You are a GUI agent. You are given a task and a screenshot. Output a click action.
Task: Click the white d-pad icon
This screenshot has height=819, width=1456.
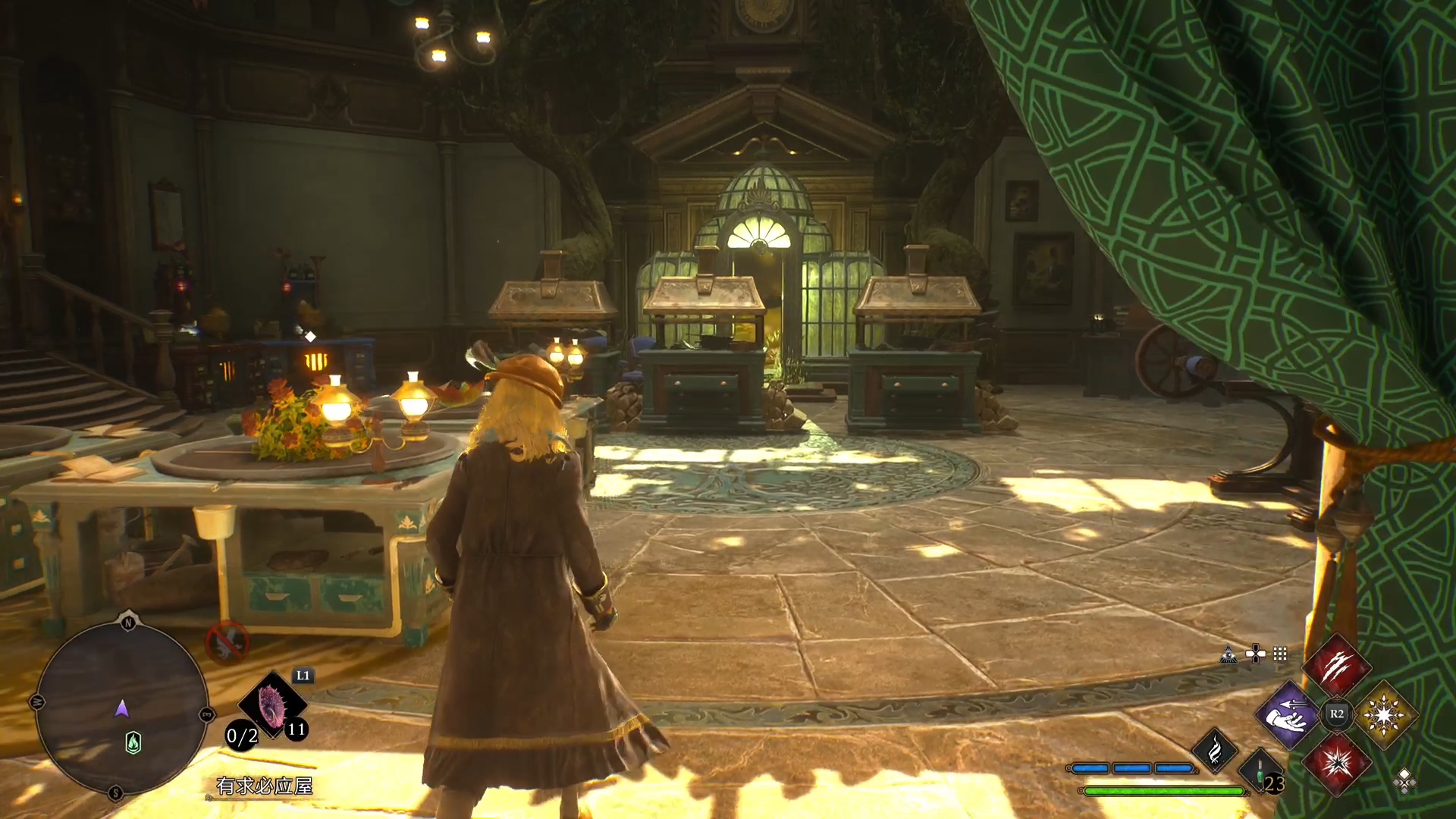(1255, 654)
